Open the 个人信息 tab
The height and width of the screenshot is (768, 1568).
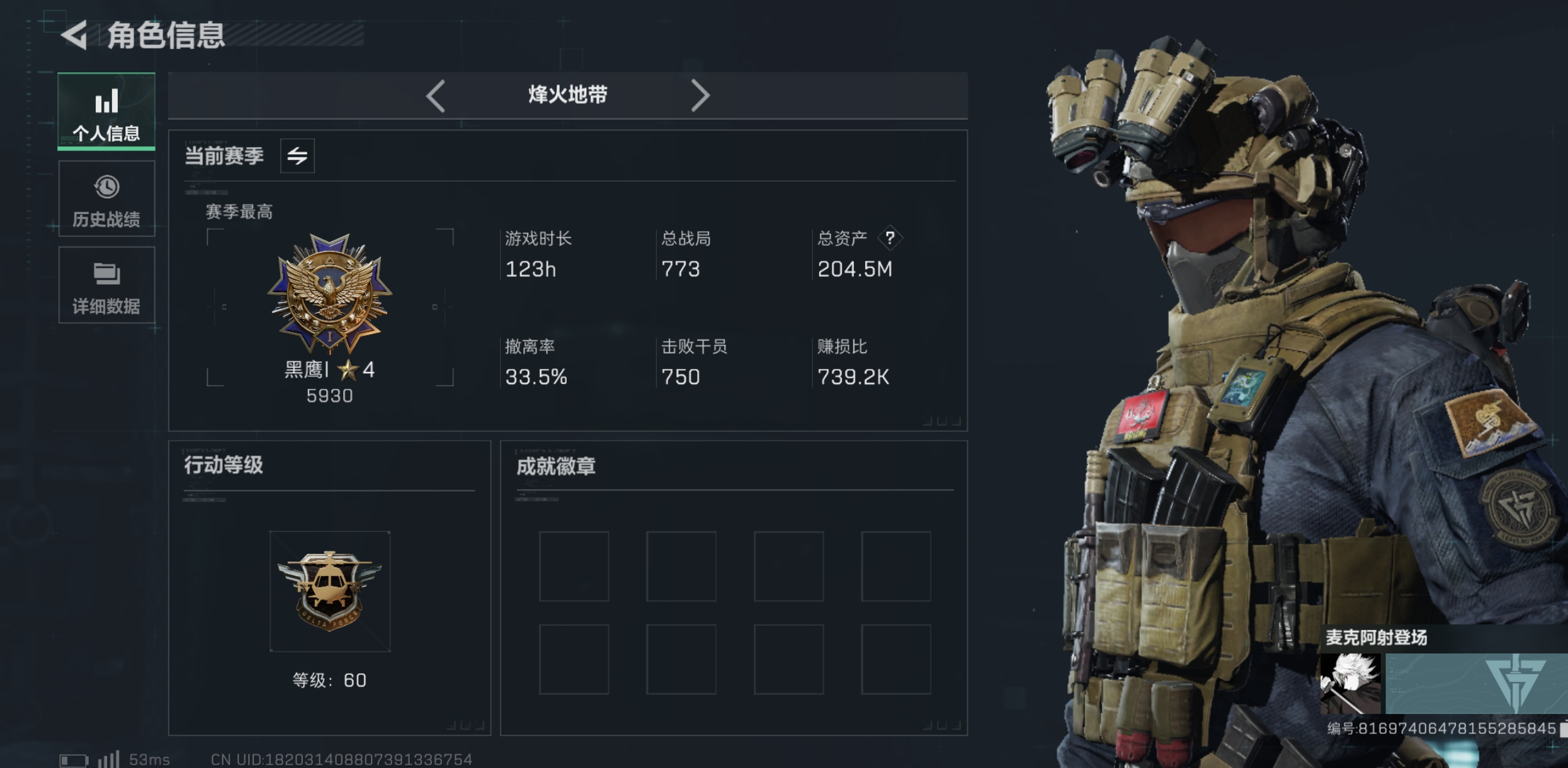[106, 112]
